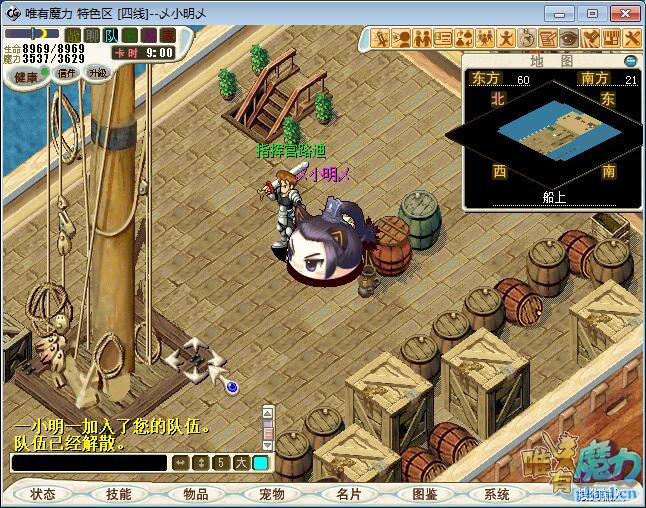Open the 状态 status tab
This screenshot has width=646, height=508.
[x=43, y=494]
